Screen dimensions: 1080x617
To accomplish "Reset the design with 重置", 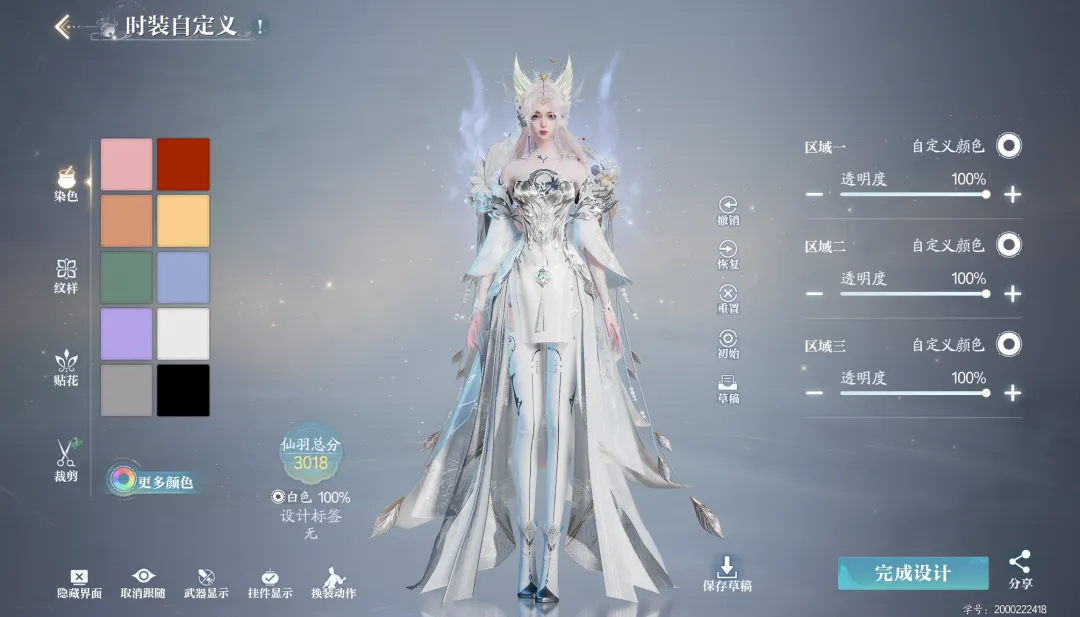I will click(728, 297).
